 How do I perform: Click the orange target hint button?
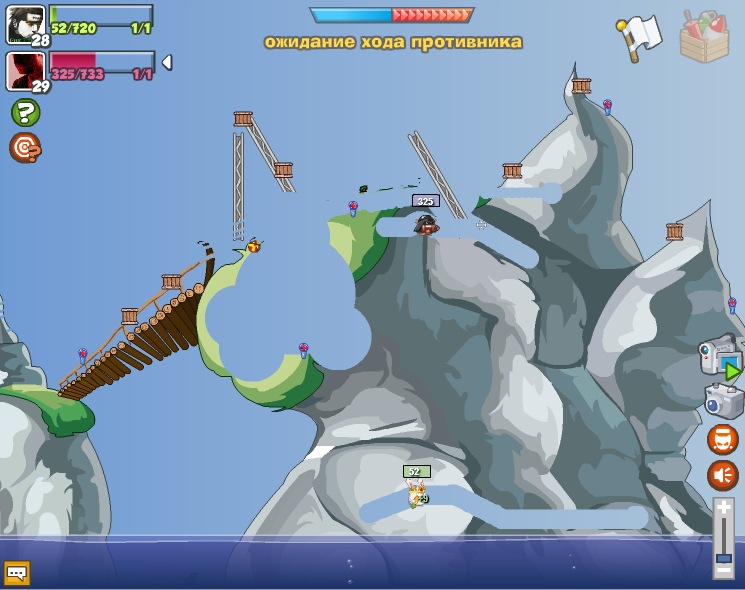pyautogui.click(x=25, y=148)
